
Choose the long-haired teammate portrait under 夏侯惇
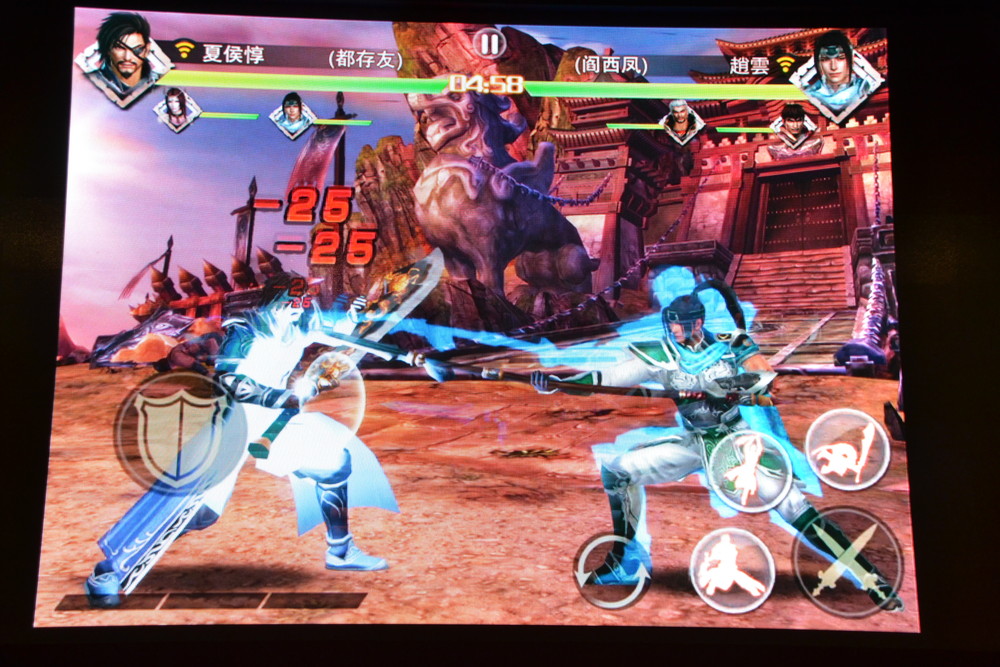click(x=177, y=110)
